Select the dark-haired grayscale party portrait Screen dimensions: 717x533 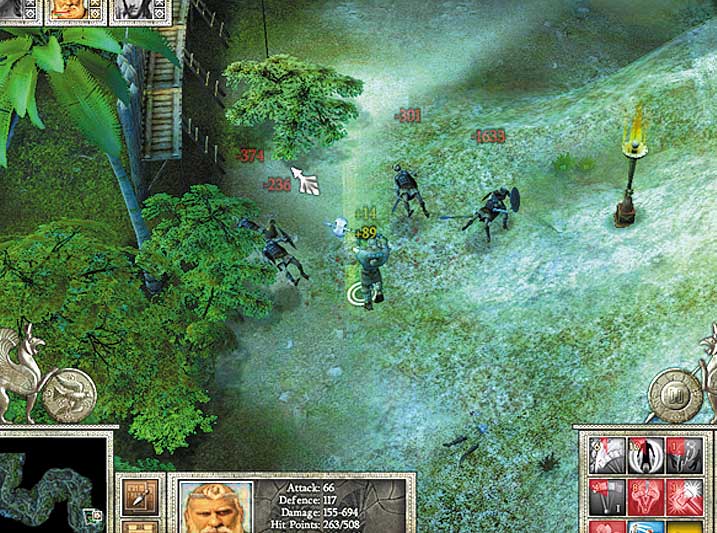[x=130, y=10]
